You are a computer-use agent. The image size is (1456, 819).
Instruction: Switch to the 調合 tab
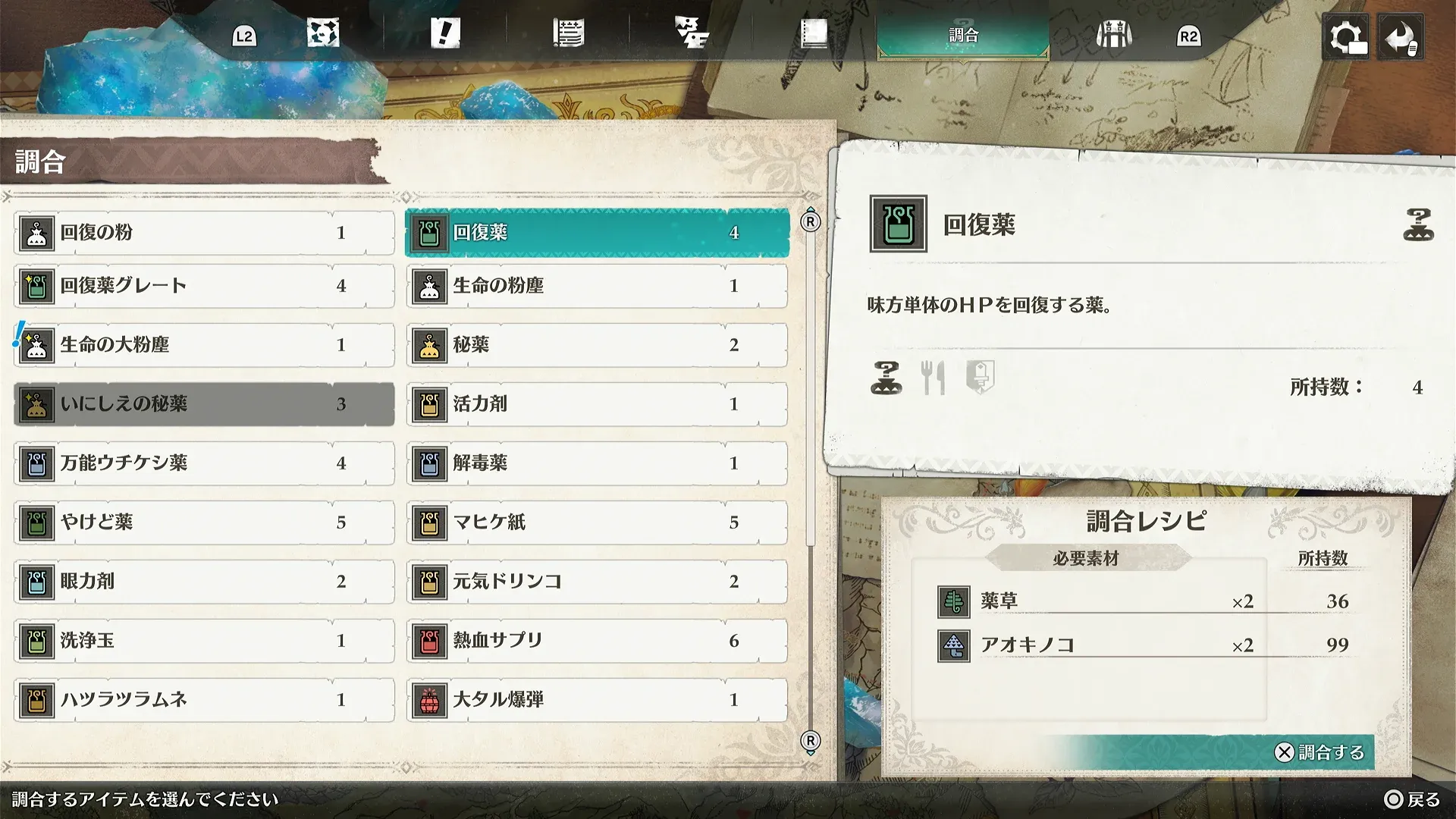coord(964,34)
